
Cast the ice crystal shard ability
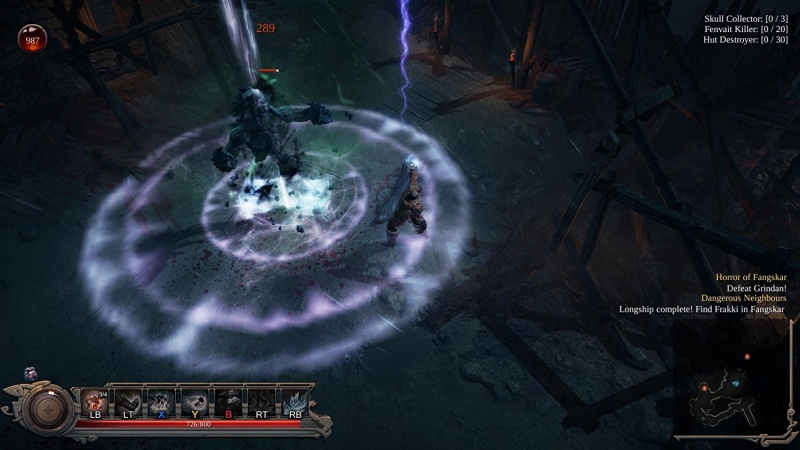point(295,401)
